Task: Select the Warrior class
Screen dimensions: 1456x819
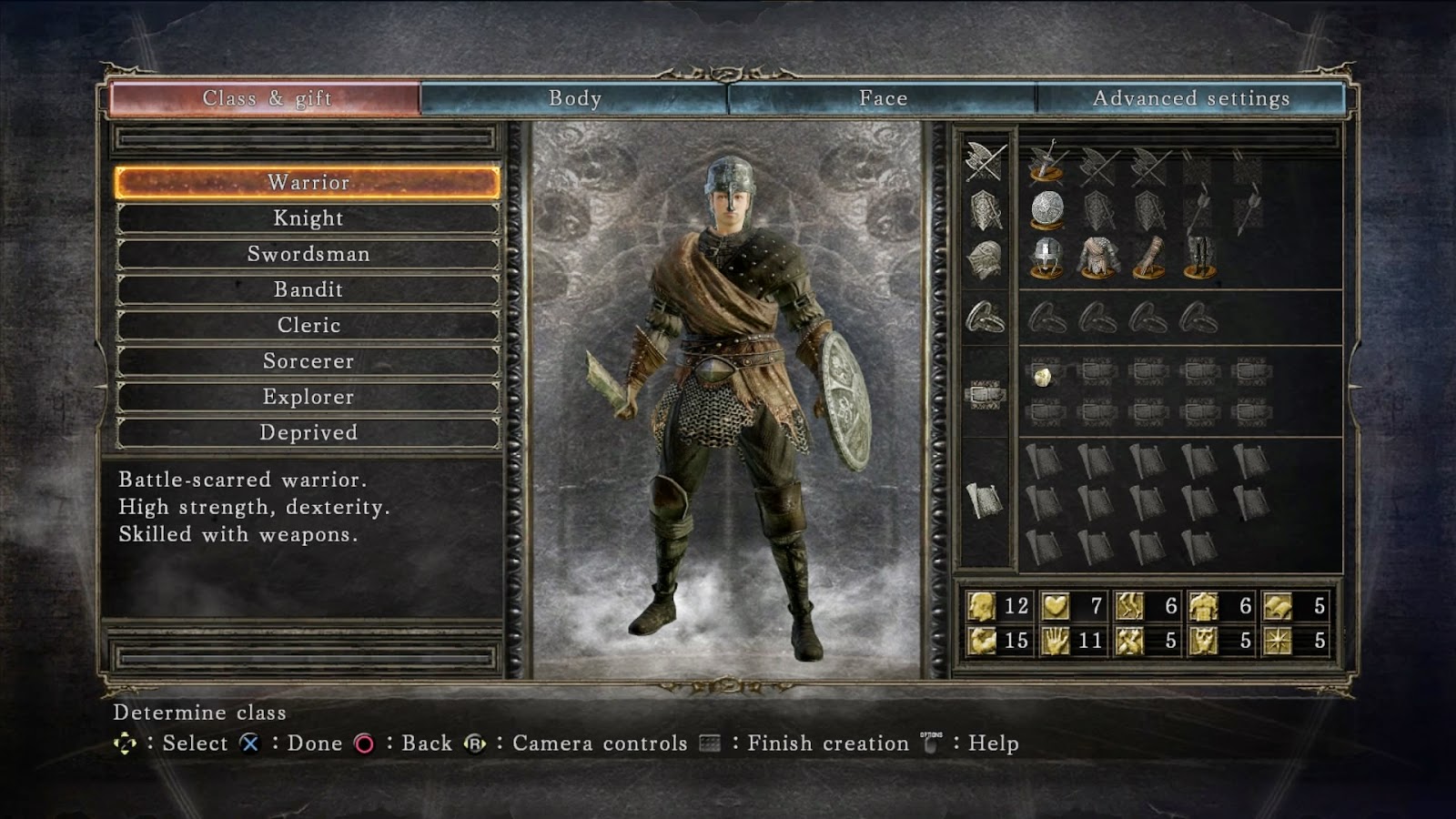Action: tap(308, 182)
